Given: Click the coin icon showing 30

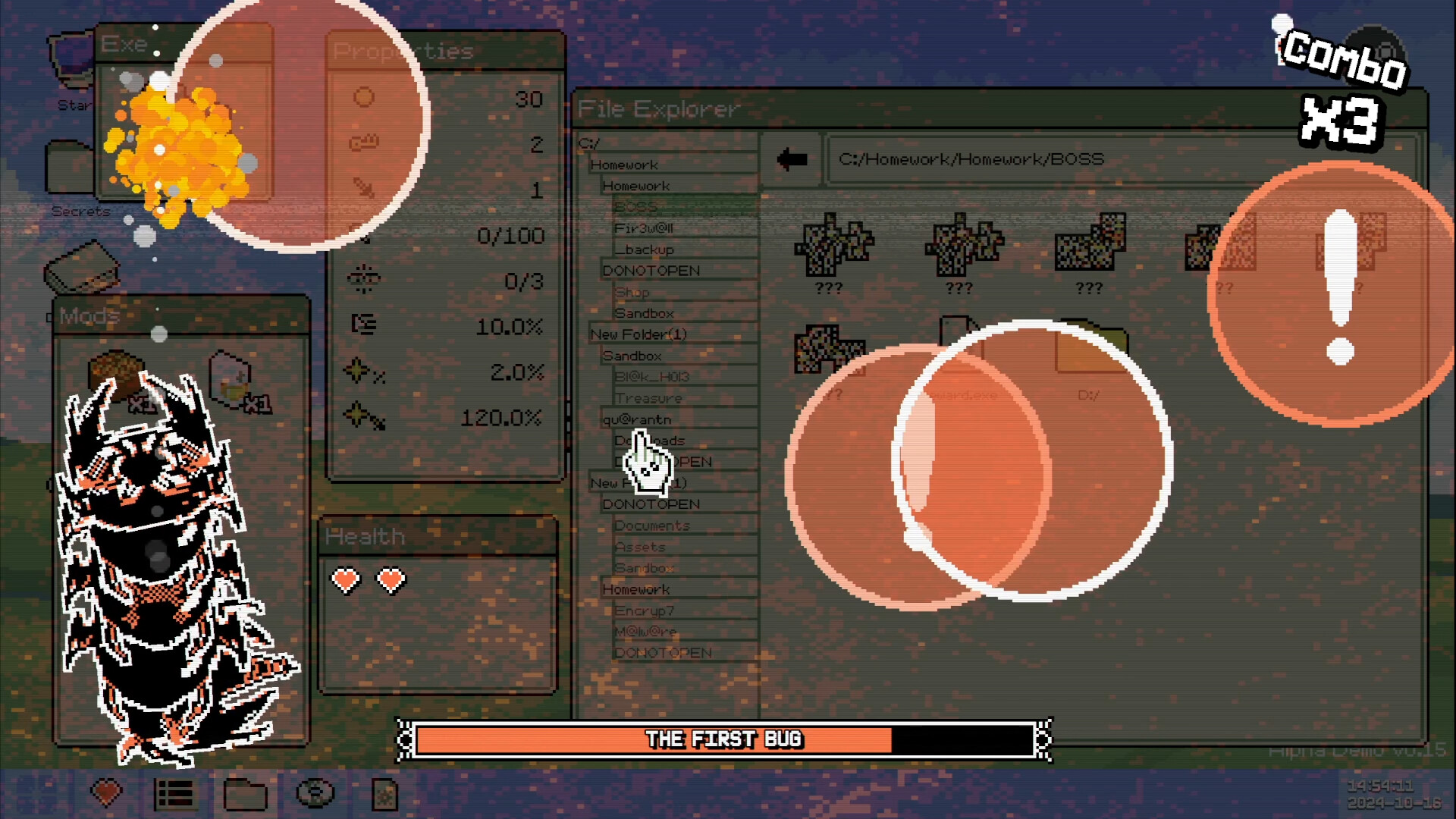Looking at the screenshot, I should (x=364, y=99).
